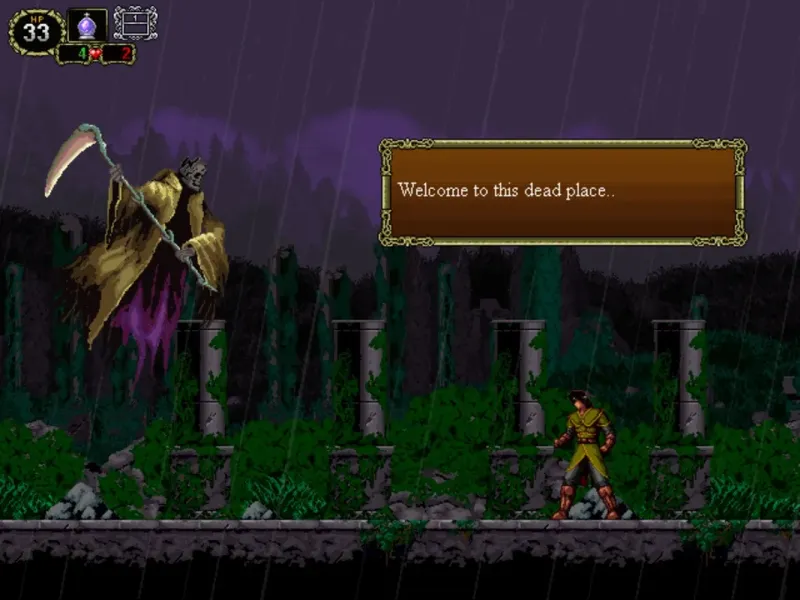
Task: Select the purple orb sub-weapon slot
Action: point(87,24)
